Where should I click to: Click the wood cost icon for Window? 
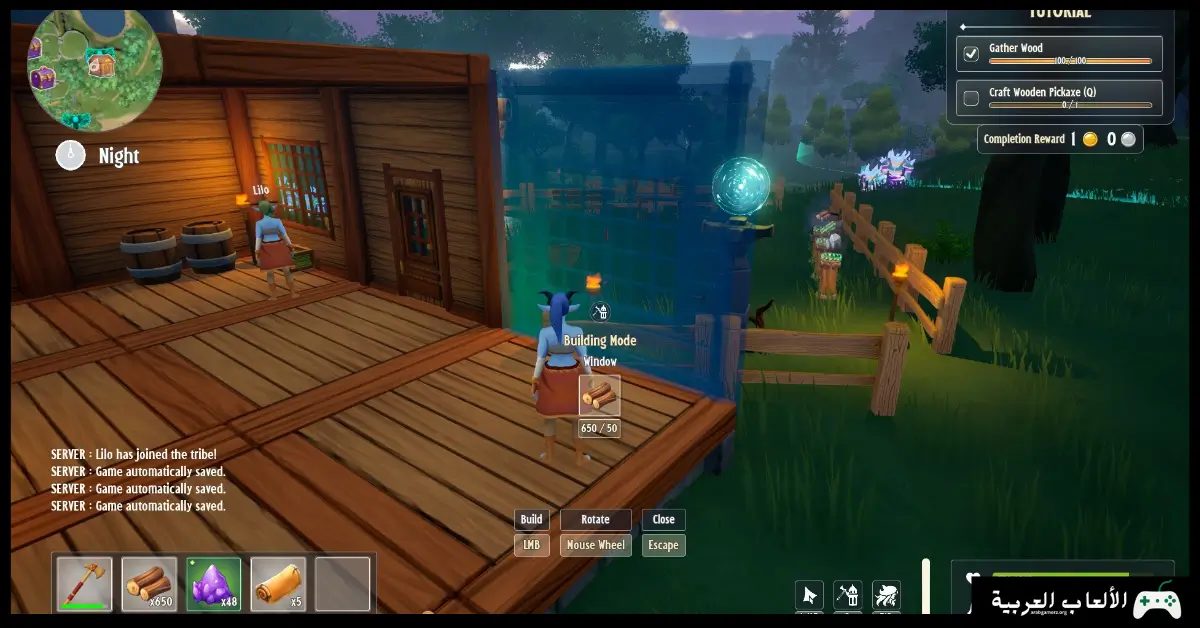coord(599,395)
